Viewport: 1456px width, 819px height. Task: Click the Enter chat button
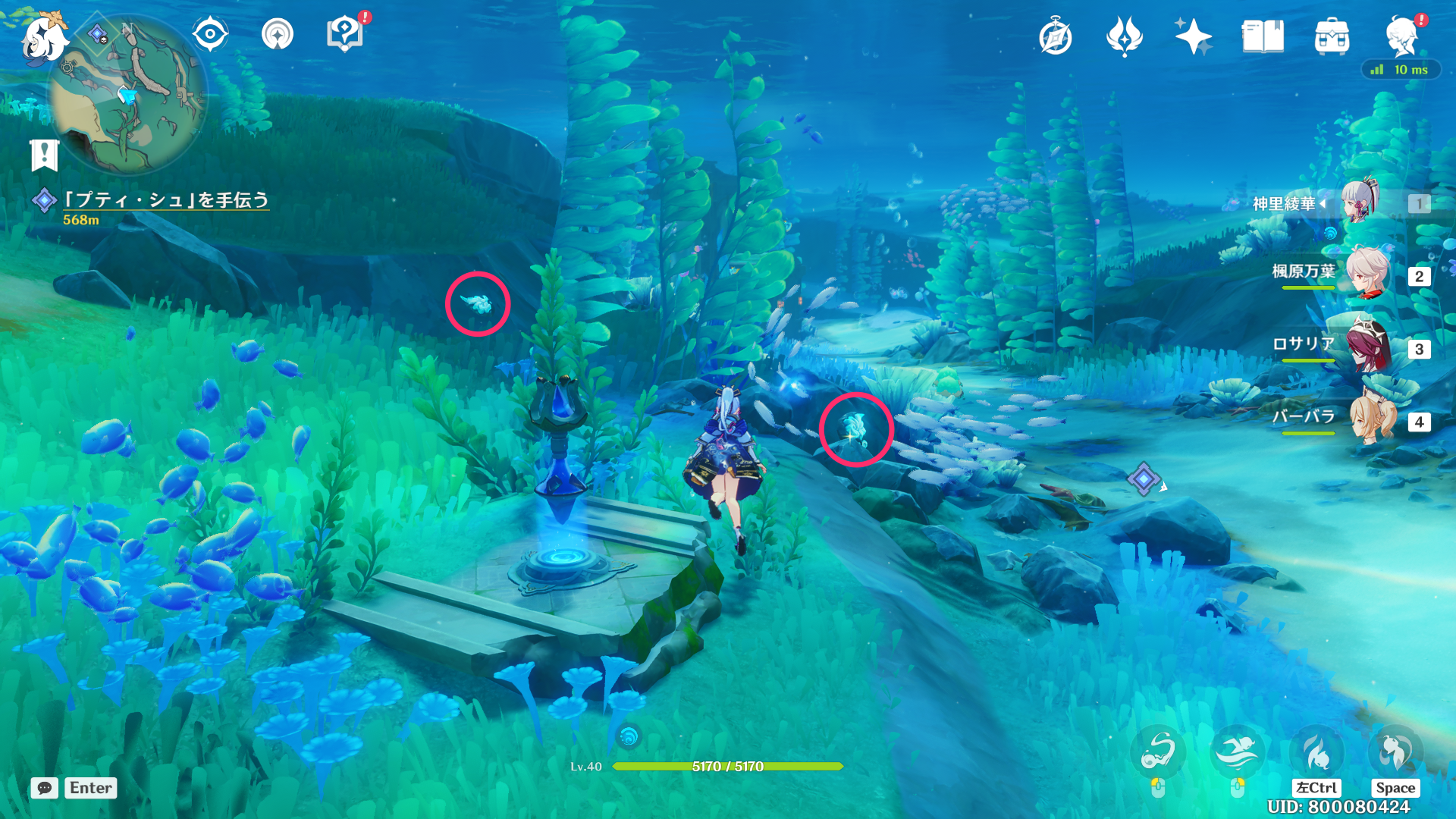coord(90,788)
